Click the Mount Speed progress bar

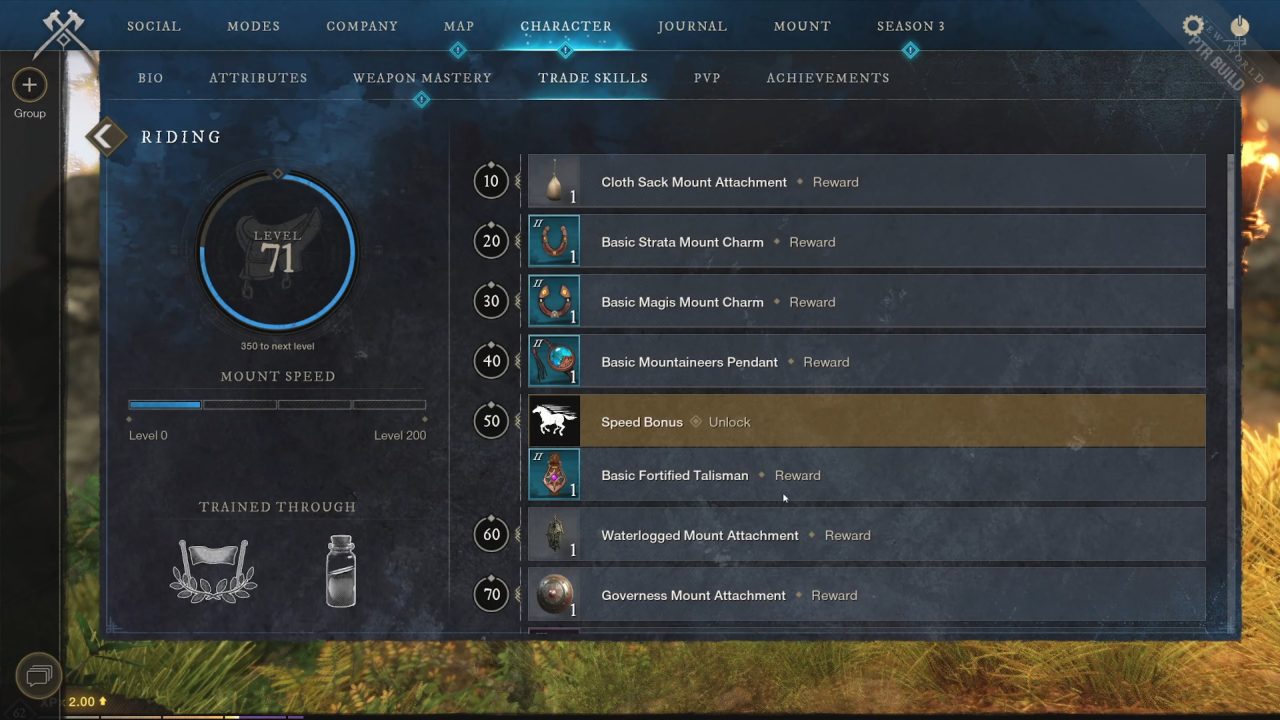(x=278, y=404)
